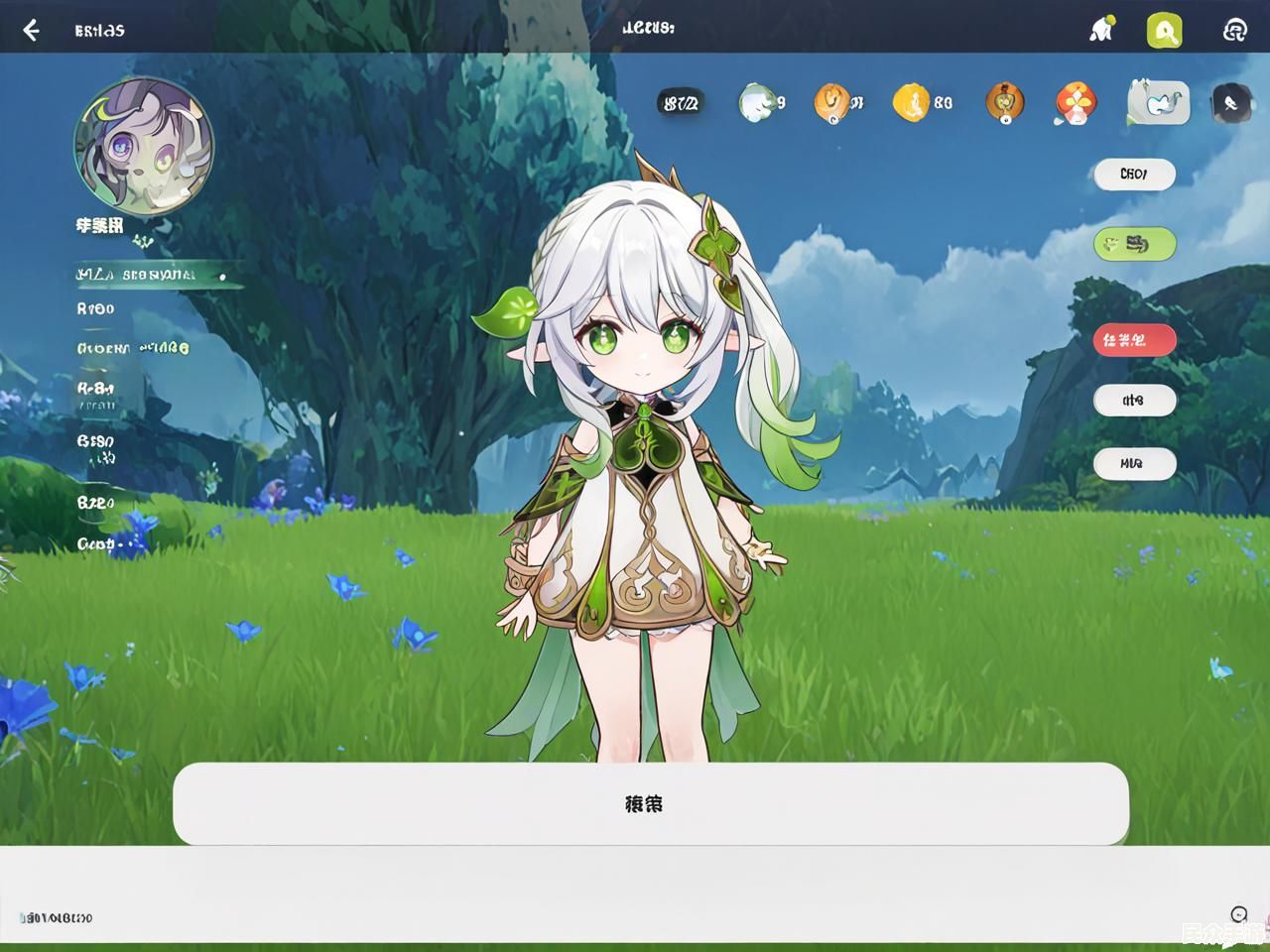Open the white figure icon with yellow dot
This screenshot has height=952, width=1270.
(1100, 30)
